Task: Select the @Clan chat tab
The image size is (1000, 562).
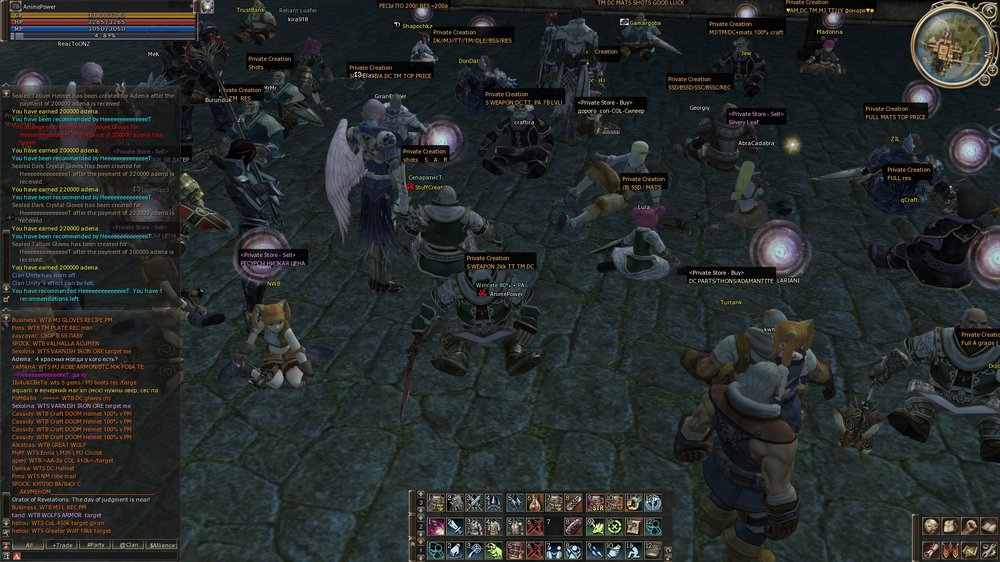Action: coord(129,545)
